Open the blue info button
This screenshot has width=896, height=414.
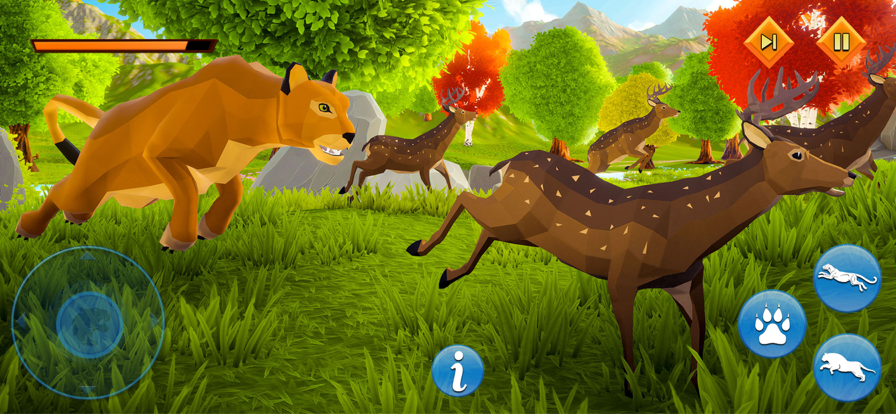pos(458,371)
